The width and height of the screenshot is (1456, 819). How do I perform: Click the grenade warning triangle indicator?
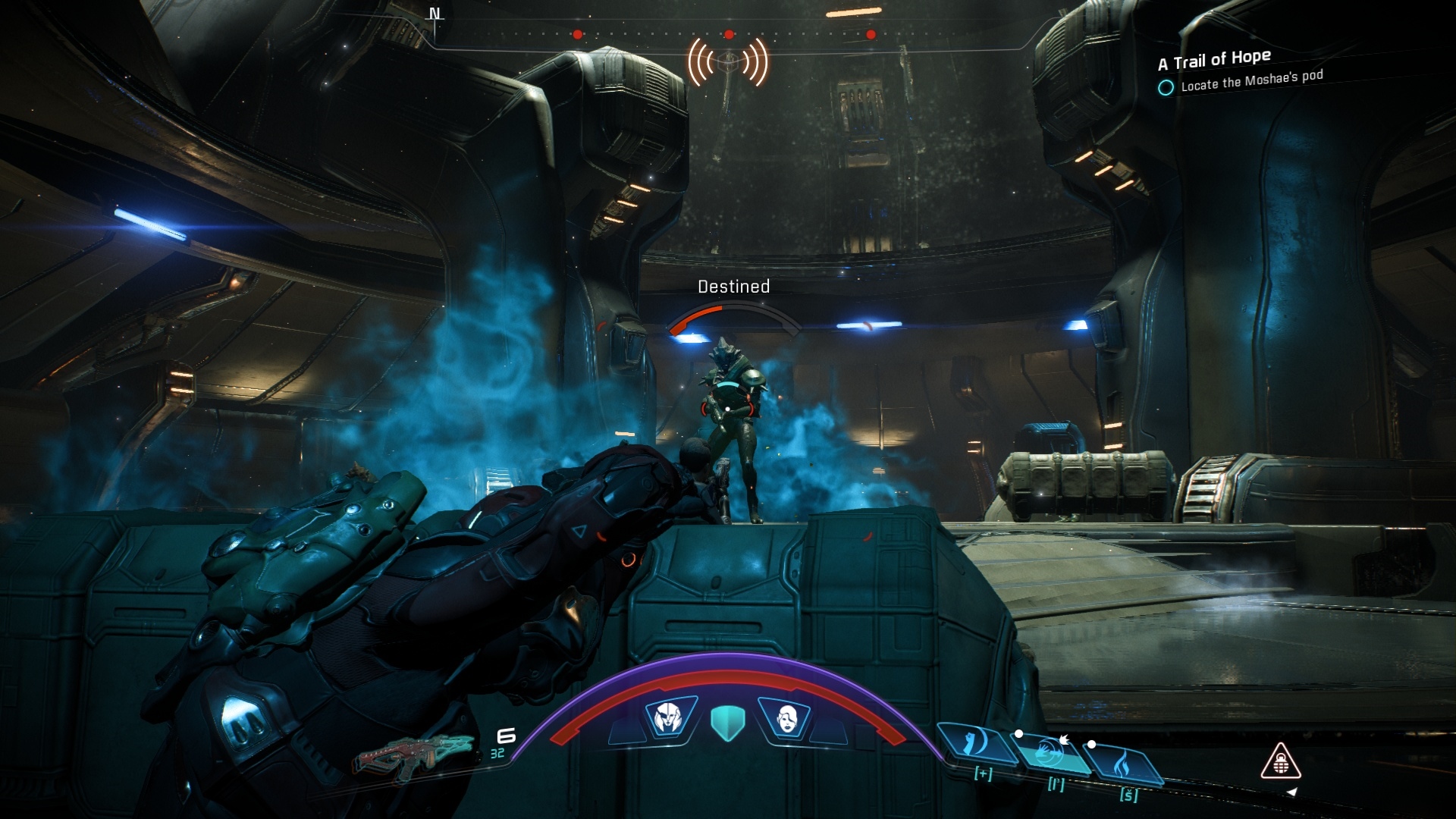1281,762
